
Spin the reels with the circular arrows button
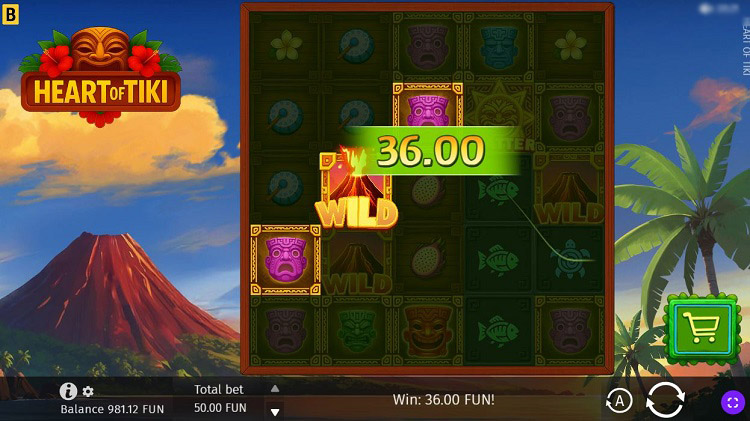[665, 400]
